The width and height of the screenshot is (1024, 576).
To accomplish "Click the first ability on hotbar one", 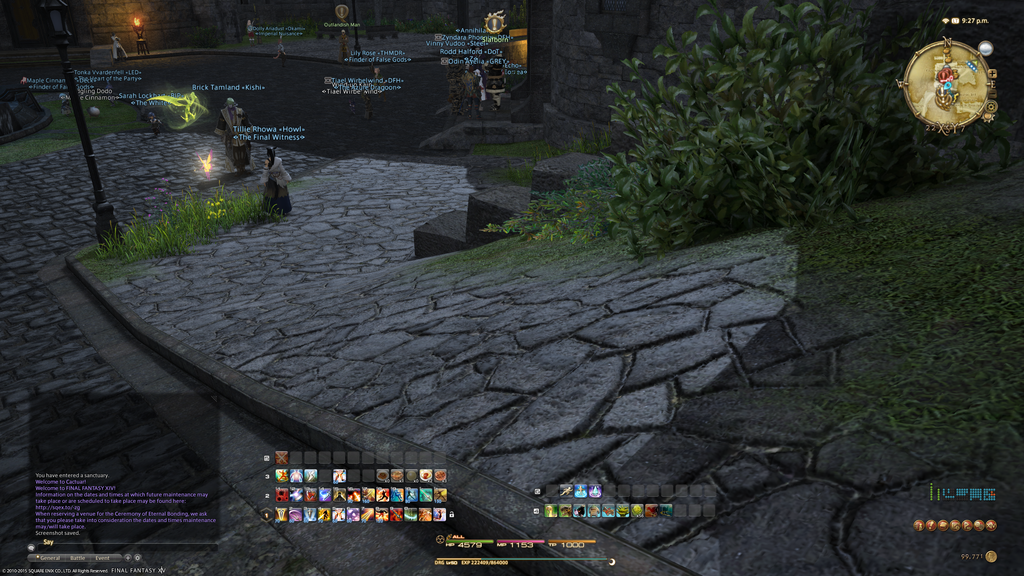I will click(281, 514).
